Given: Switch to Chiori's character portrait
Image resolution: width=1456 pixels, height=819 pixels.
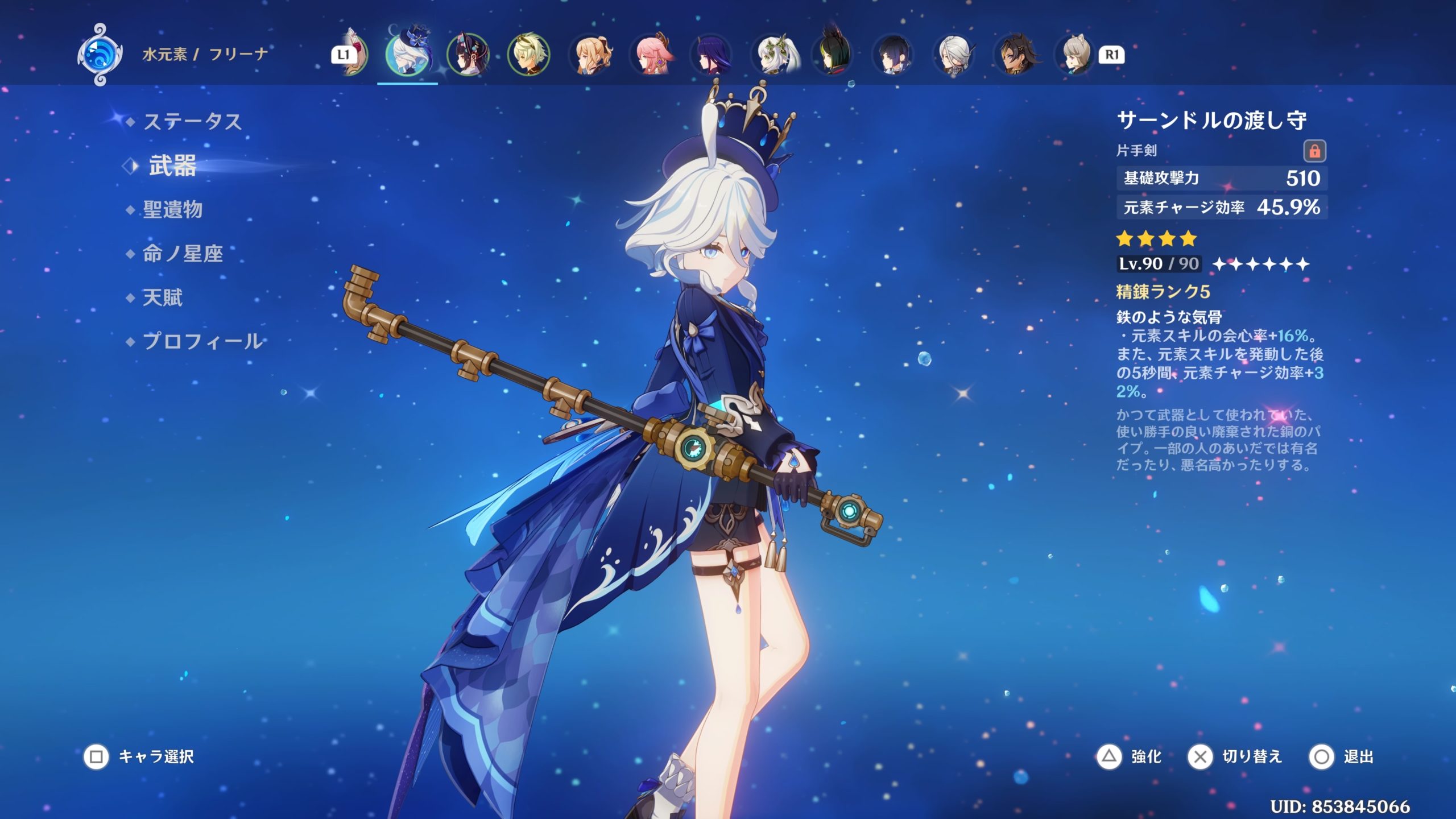Looking at the screenshot, I should (468, 55).
